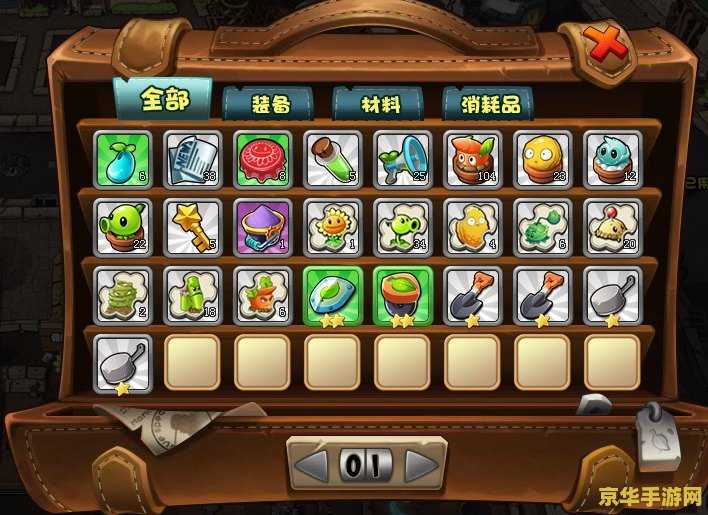Image resolution: width=708 pixels, height=515 pixels.
Task: Pick the red bottle cap item
Action: click(263, 159)
